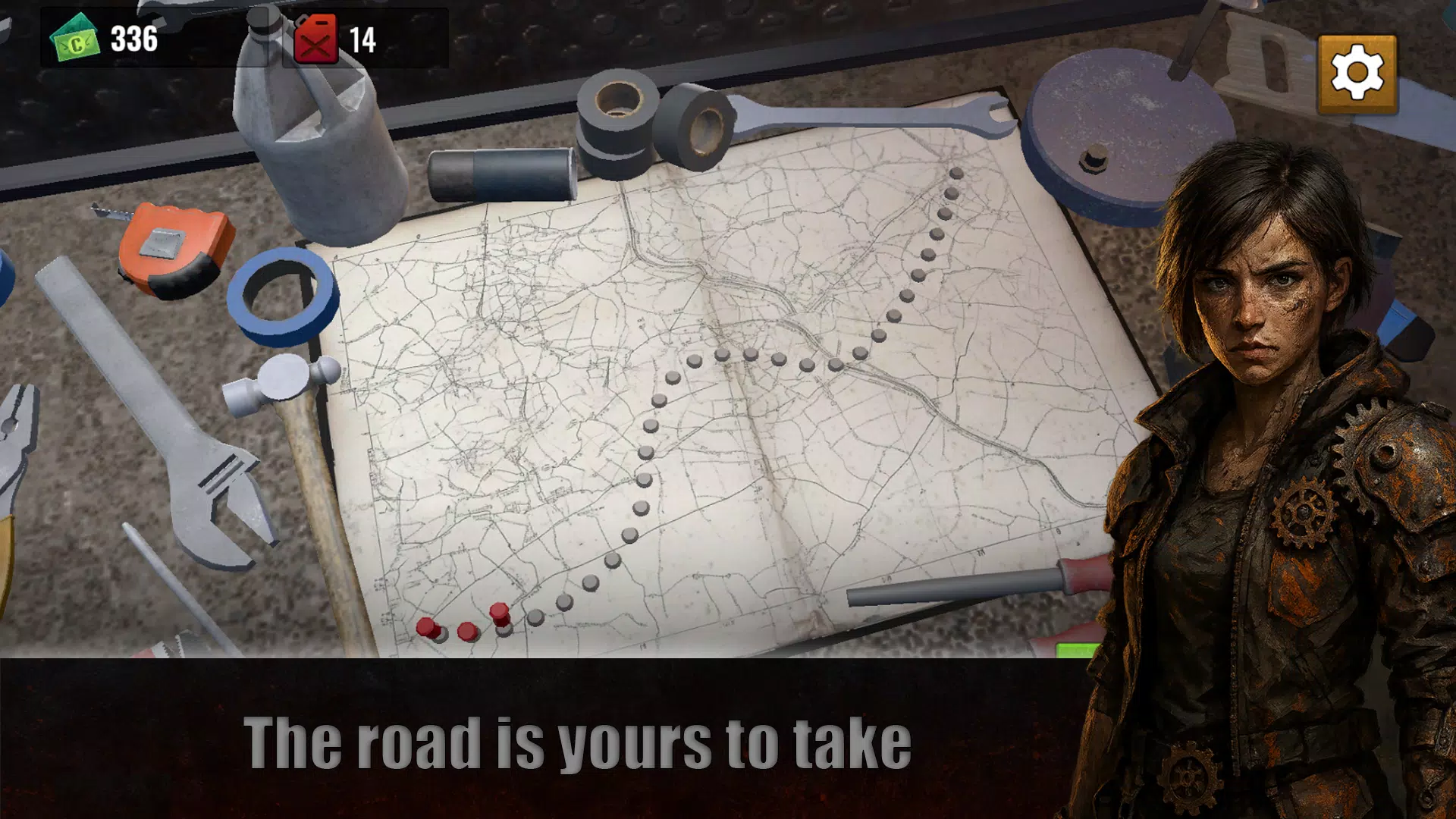The height and width of the screenshot is (819, 1456).
Task: Select the final route node on the map
Action: coord(956,174)
